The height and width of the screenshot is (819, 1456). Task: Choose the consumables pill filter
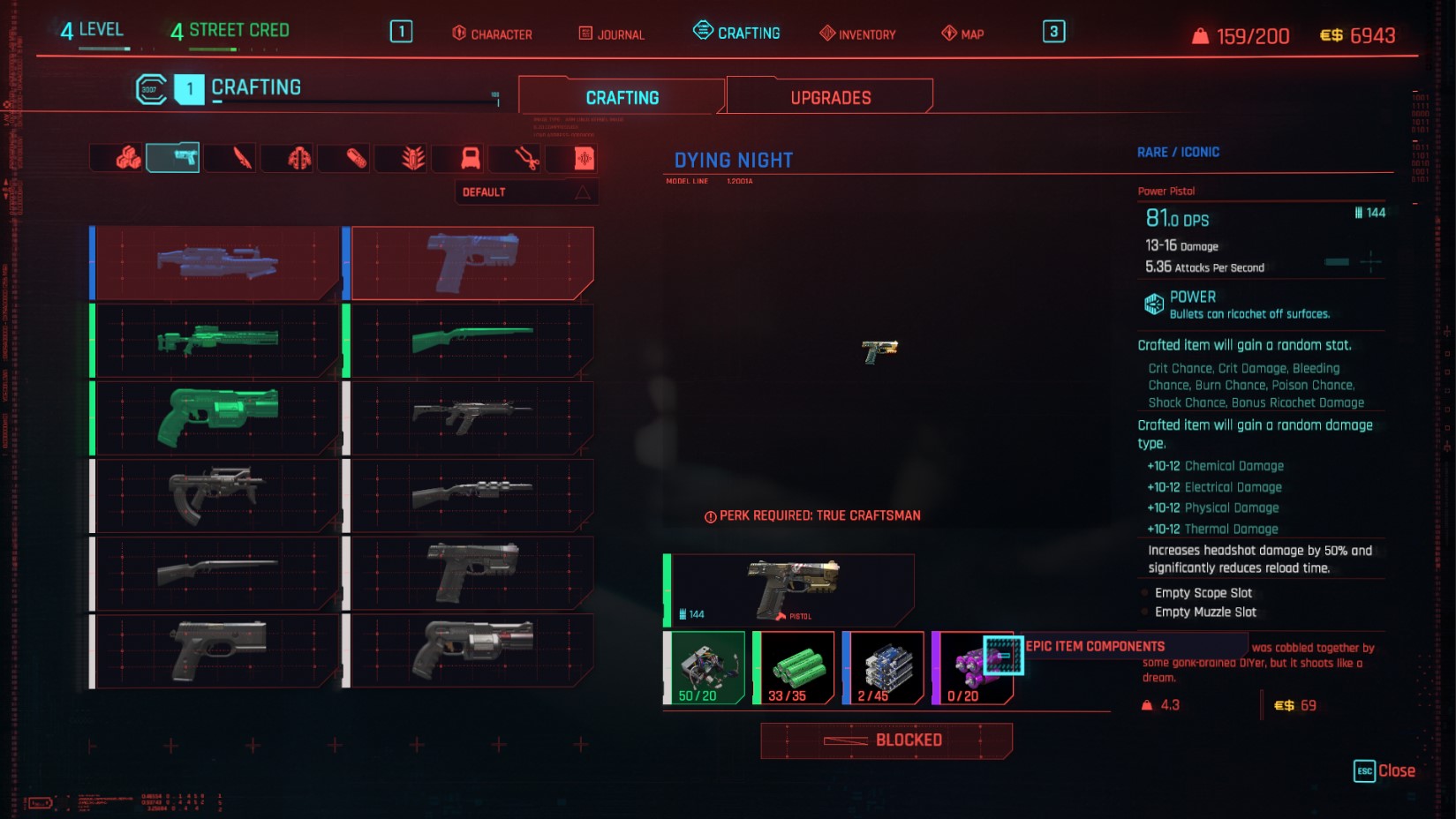(356, 158)
